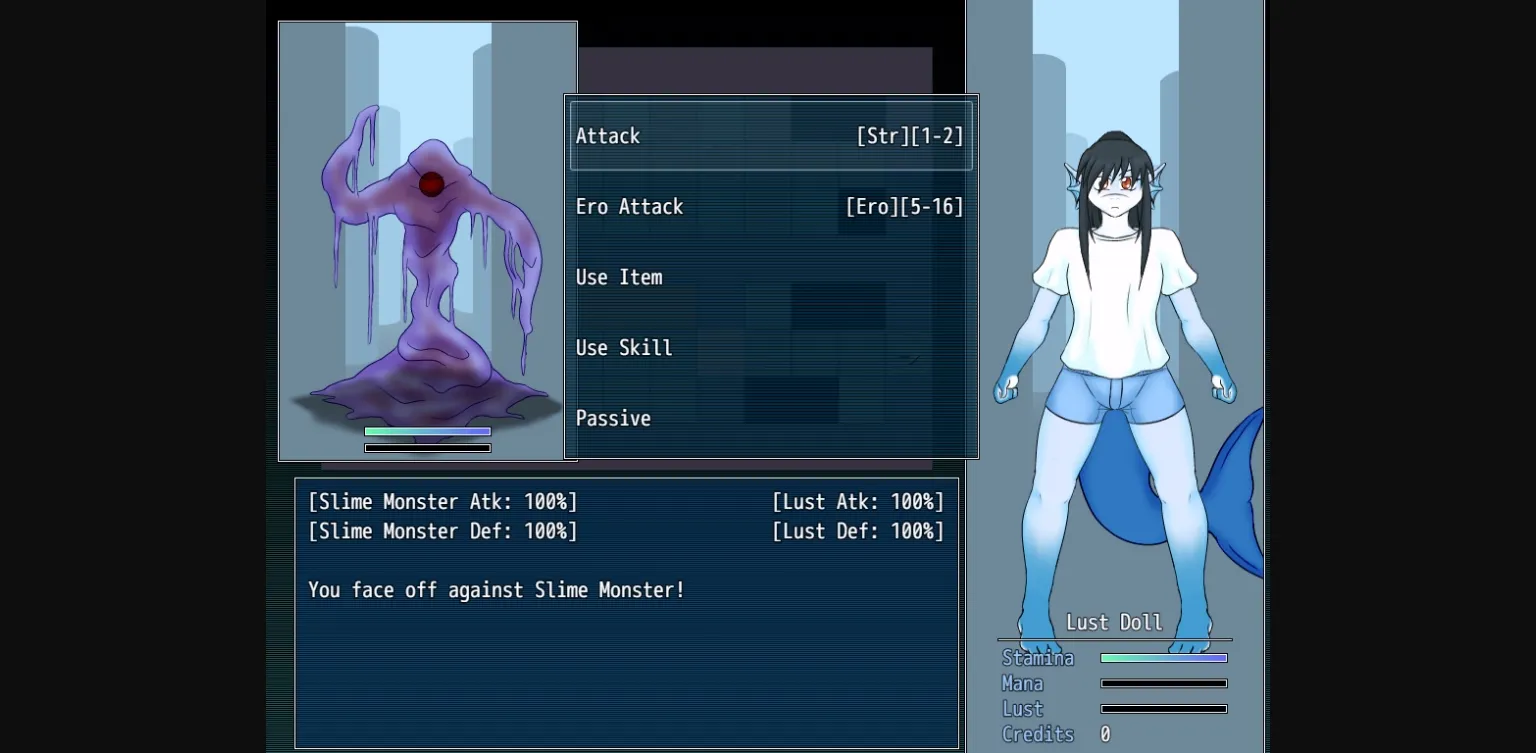Click the Stamina gauge in the status panel
This screenshot has width=1536, height=753.
click(x=1163, y=657)
